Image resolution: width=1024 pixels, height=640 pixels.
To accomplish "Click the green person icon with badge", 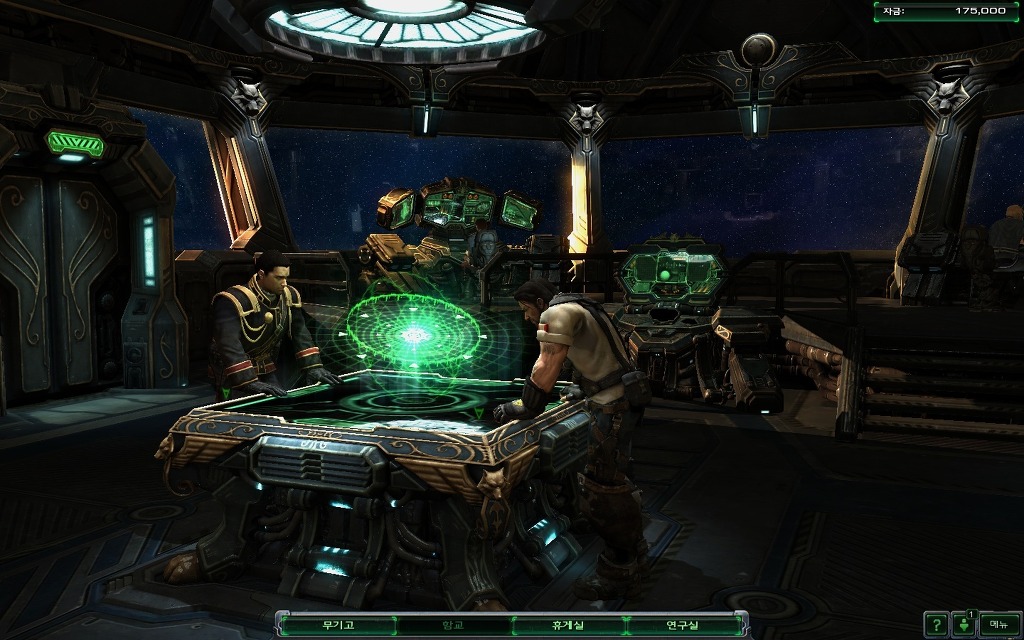I will click(963, 623).
